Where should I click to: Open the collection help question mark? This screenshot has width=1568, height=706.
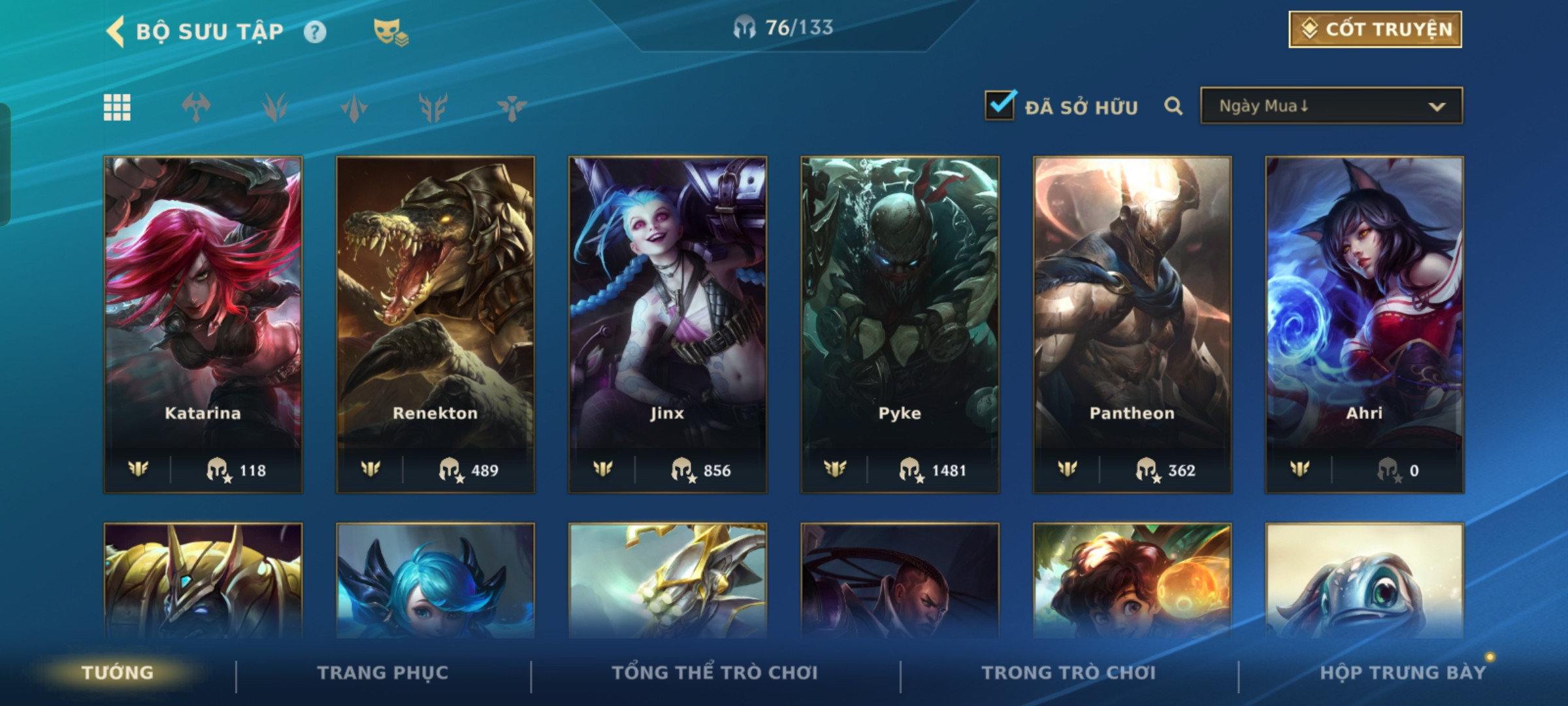coord(315,32)
